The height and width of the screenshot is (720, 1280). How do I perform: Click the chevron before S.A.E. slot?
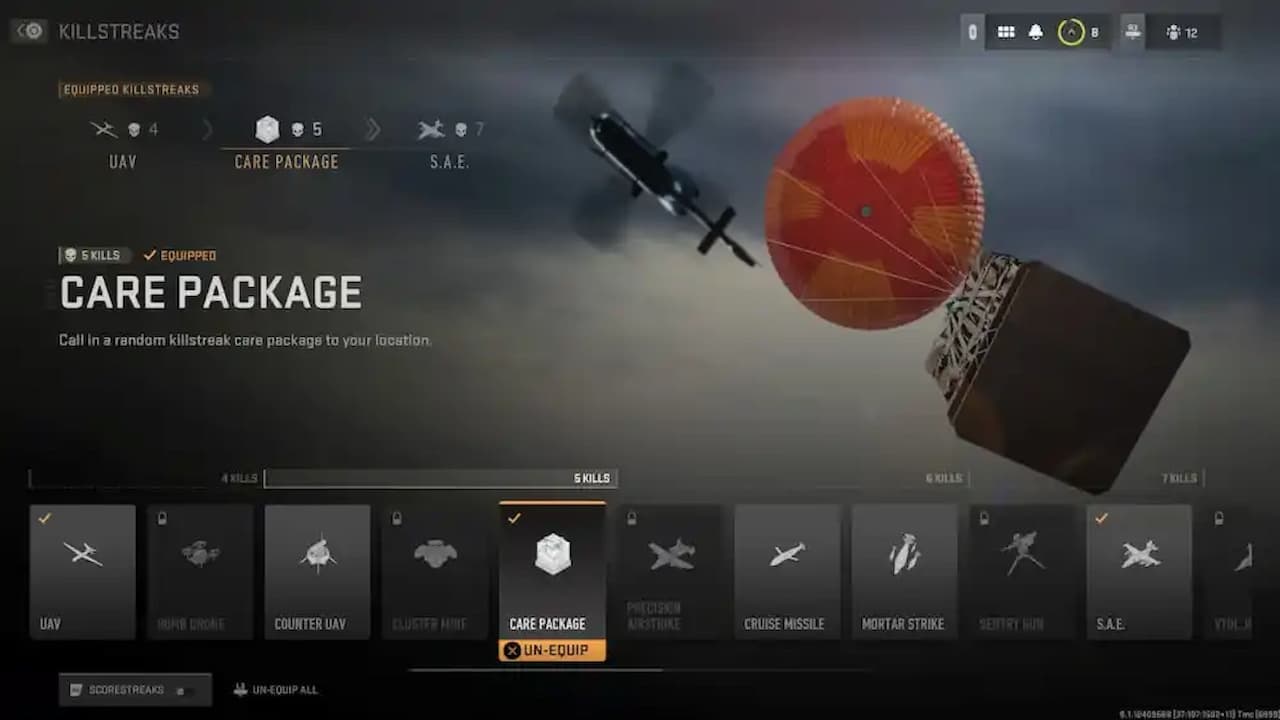pyautogui.click(x=374, y=129)
